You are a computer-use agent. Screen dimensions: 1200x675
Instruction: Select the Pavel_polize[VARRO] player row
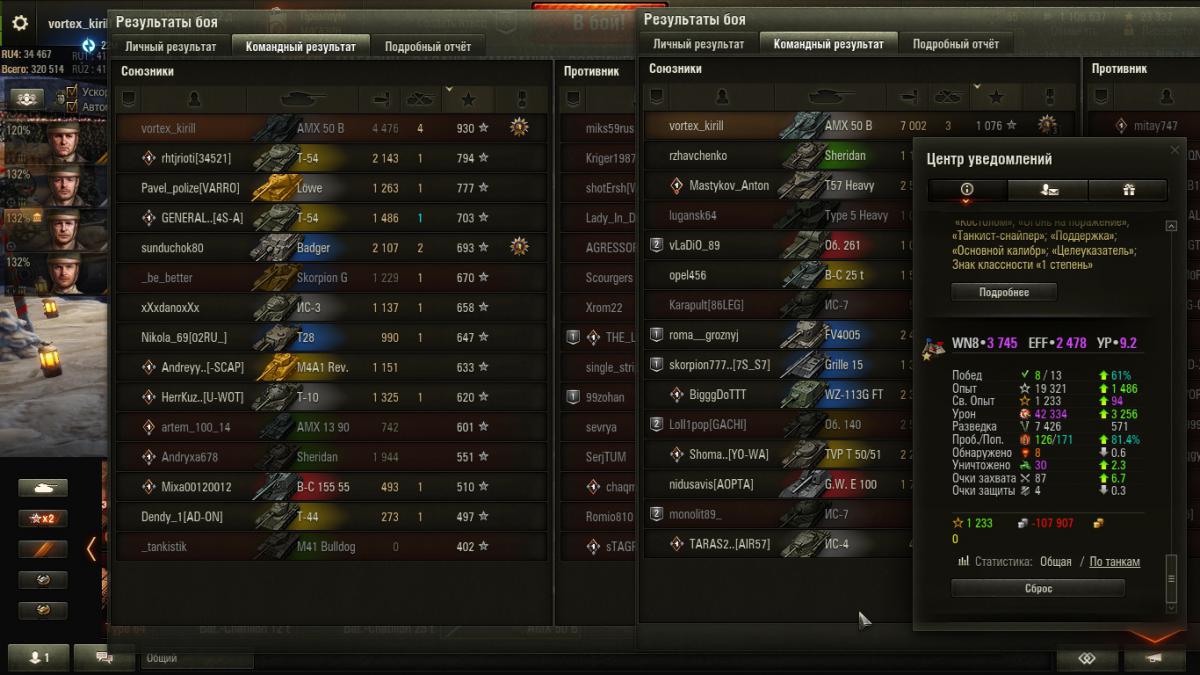click(x=331, y=188)
